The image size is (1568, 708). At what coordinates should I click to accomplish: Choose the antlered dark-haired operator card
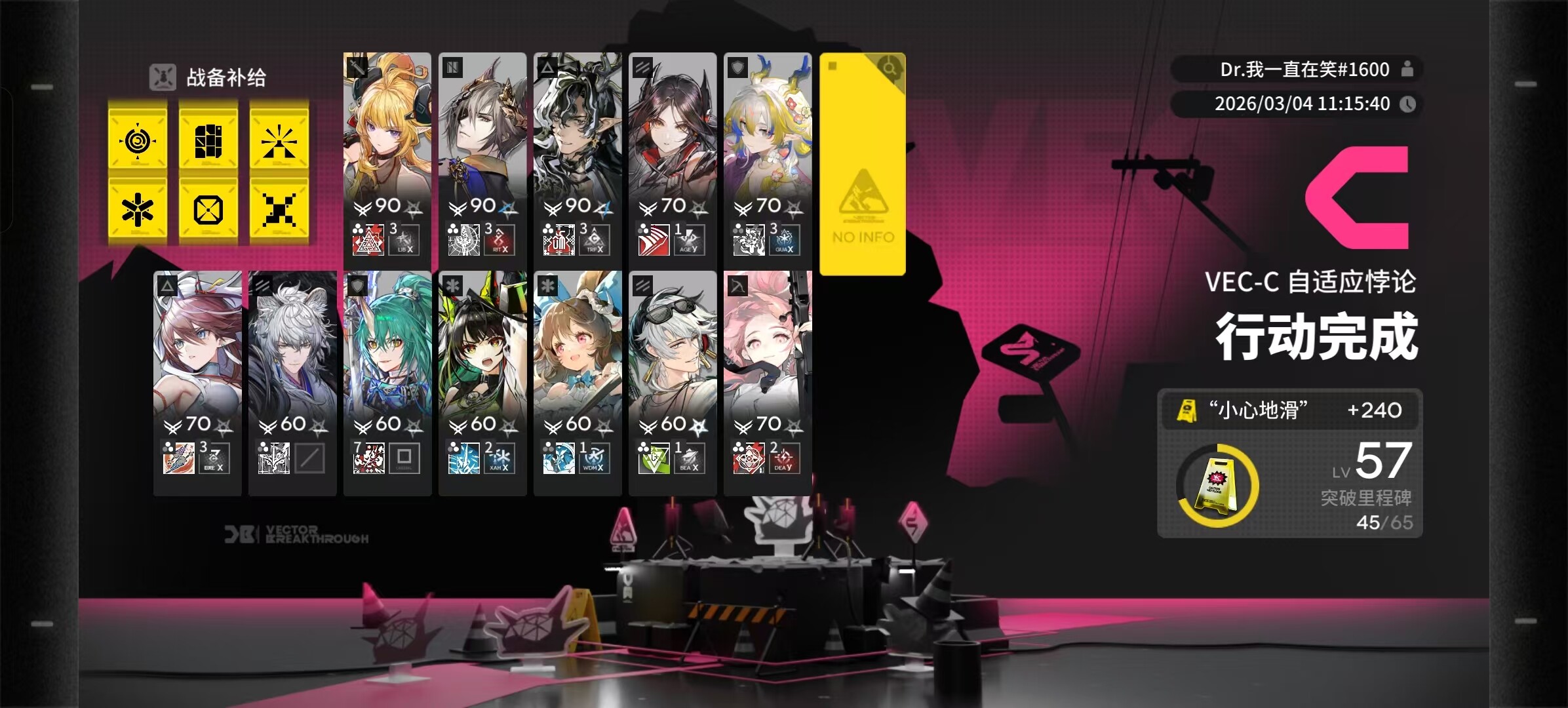tap(578, 157)
